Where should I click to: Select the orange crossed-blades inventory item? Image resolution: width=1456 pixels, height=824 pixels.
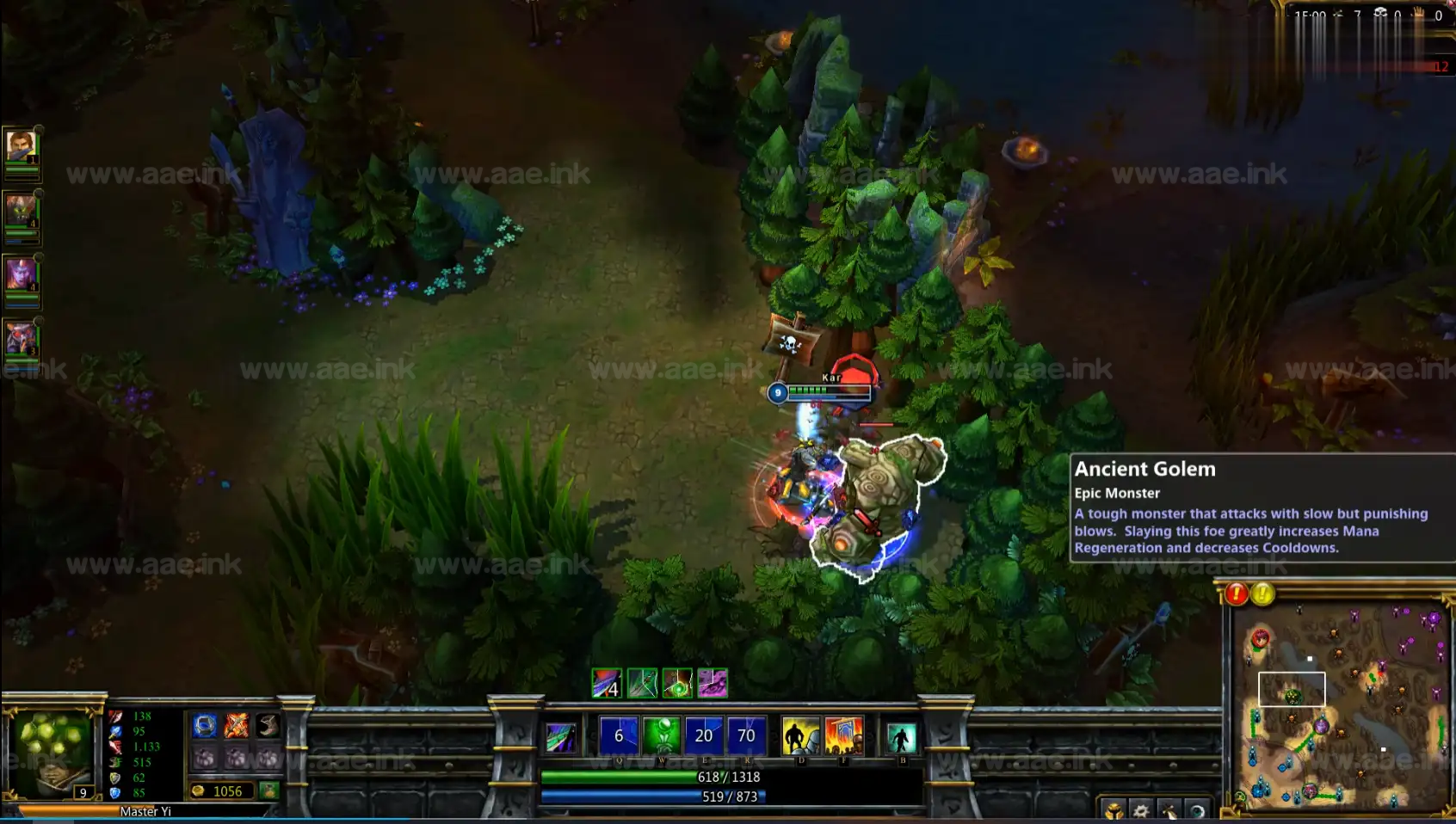237,726
